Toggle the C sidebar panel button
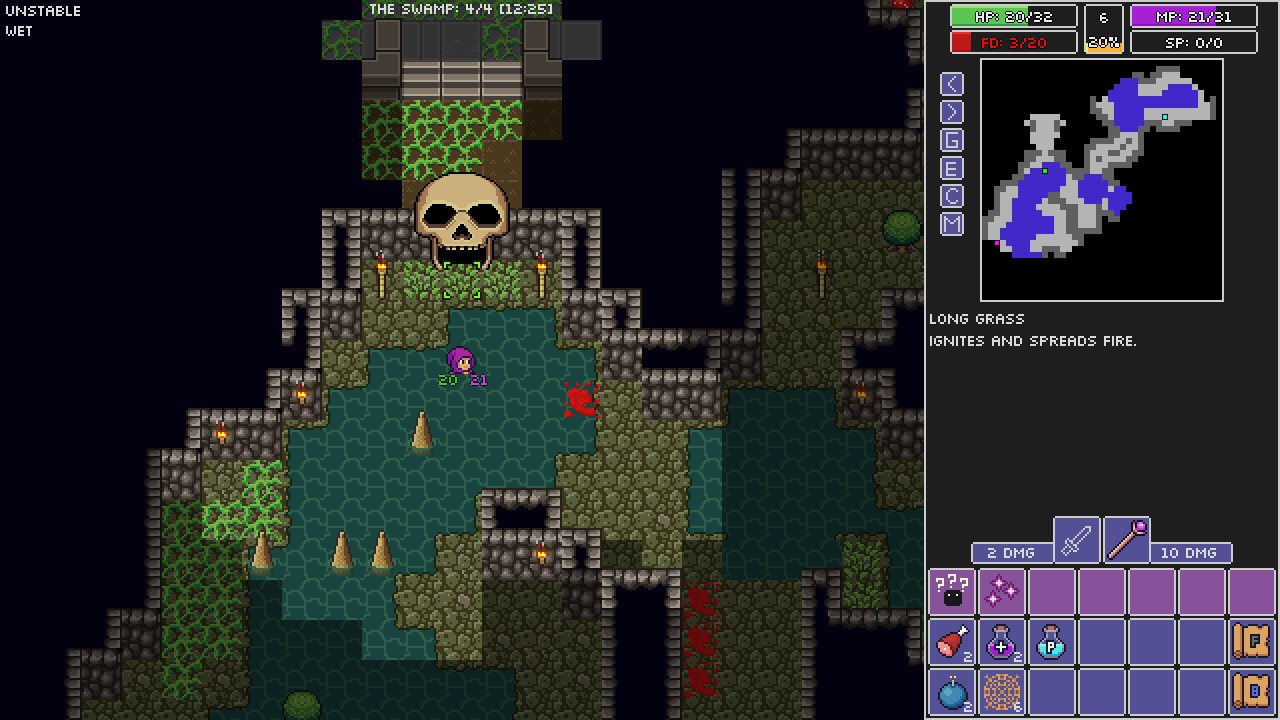The image size is (1280, 720). [950, 197]
